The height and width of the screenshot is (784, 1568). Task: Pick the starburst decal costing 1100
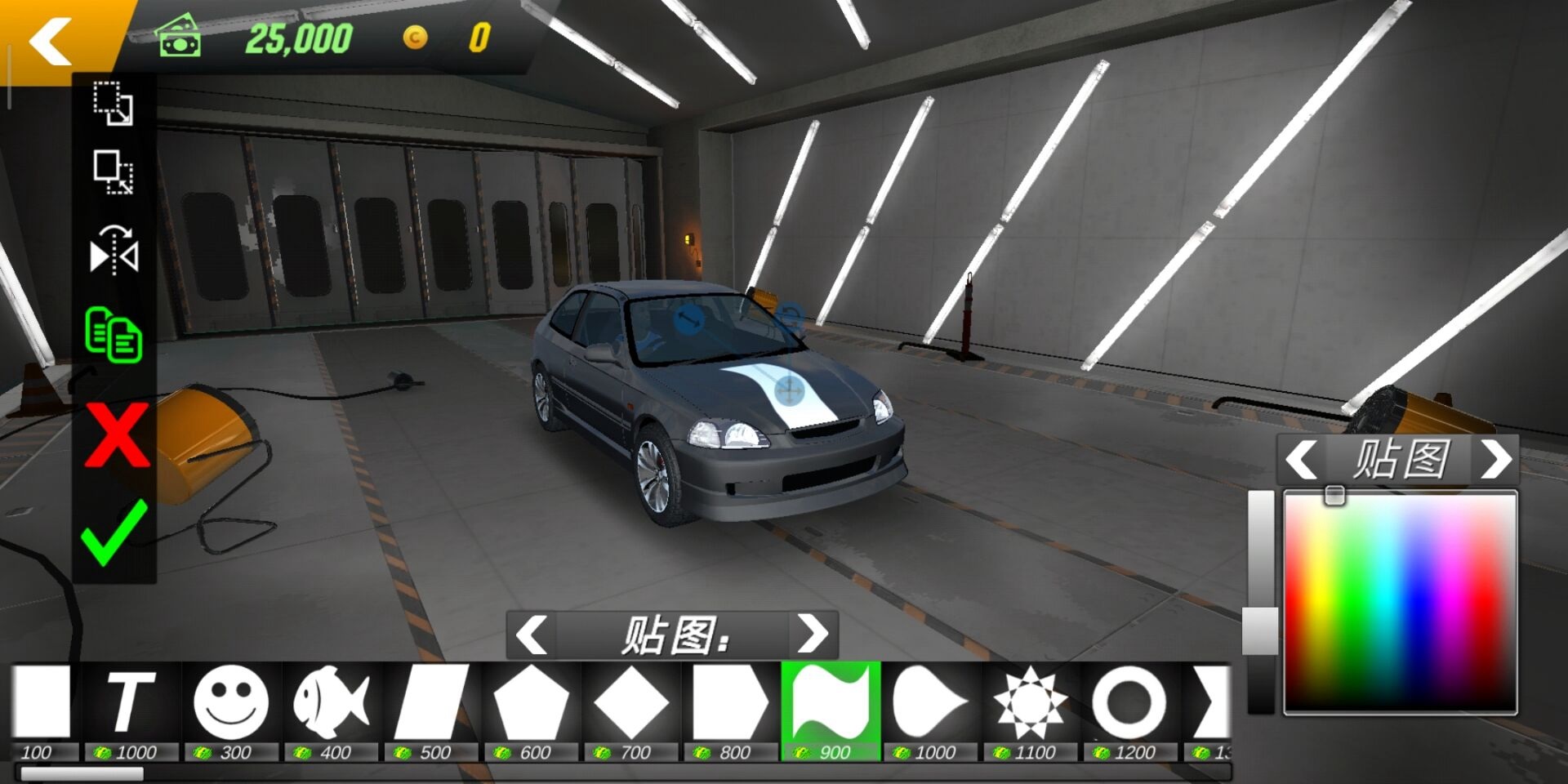(1031, 702)
